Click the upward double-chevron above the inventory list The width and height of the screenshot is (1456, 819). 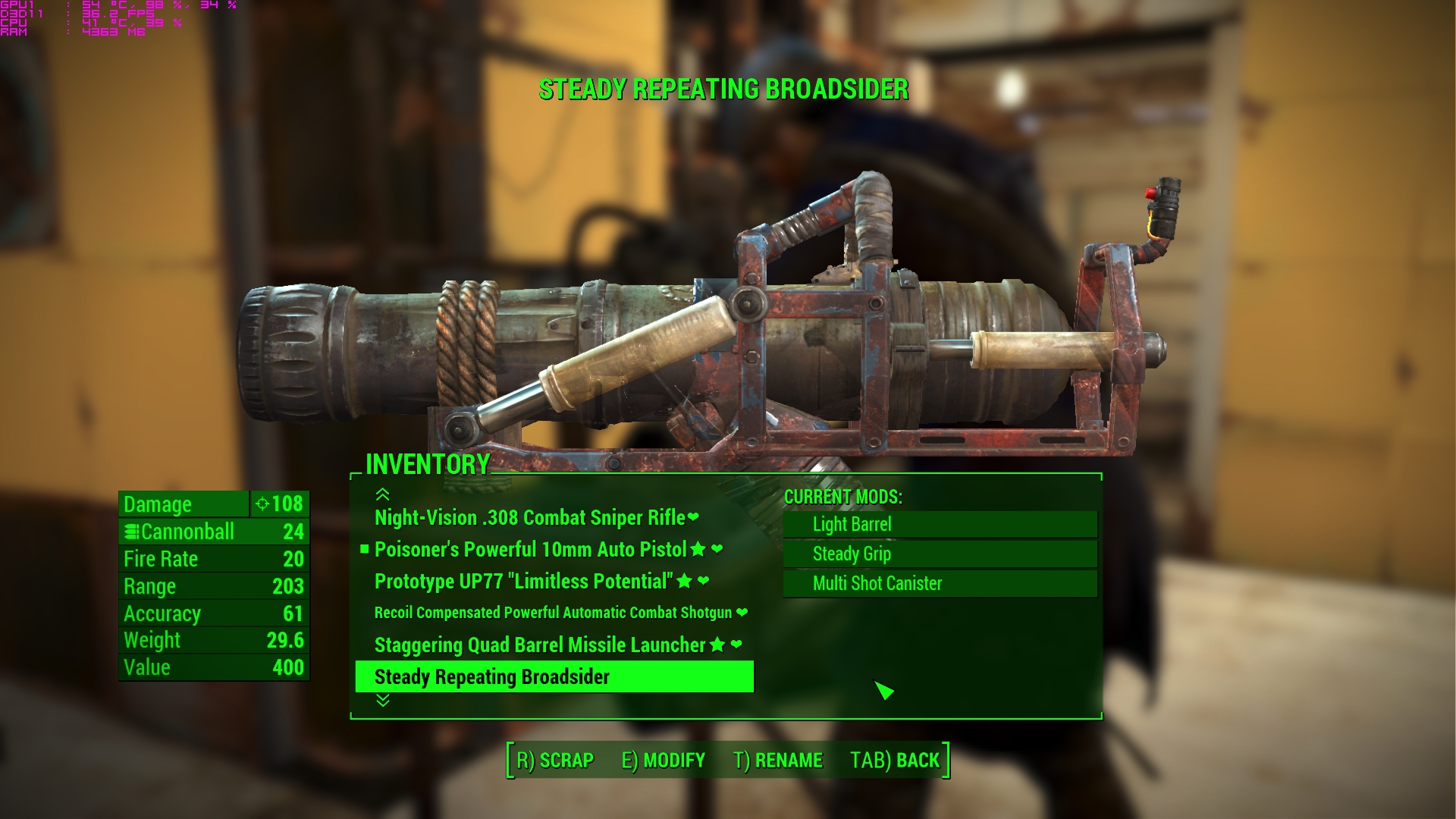381,495
